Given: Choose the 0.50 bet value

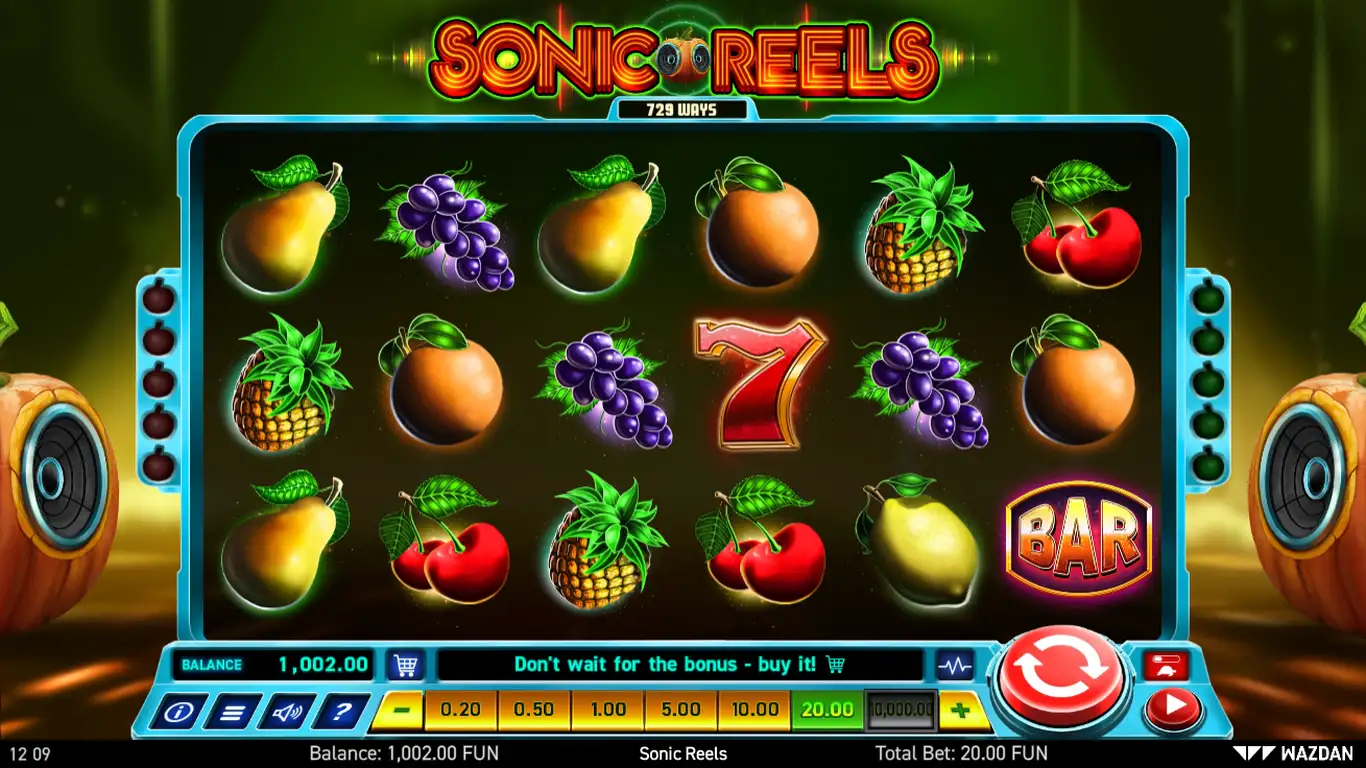Looking at the screenshot, I should [x=534, y=710].
